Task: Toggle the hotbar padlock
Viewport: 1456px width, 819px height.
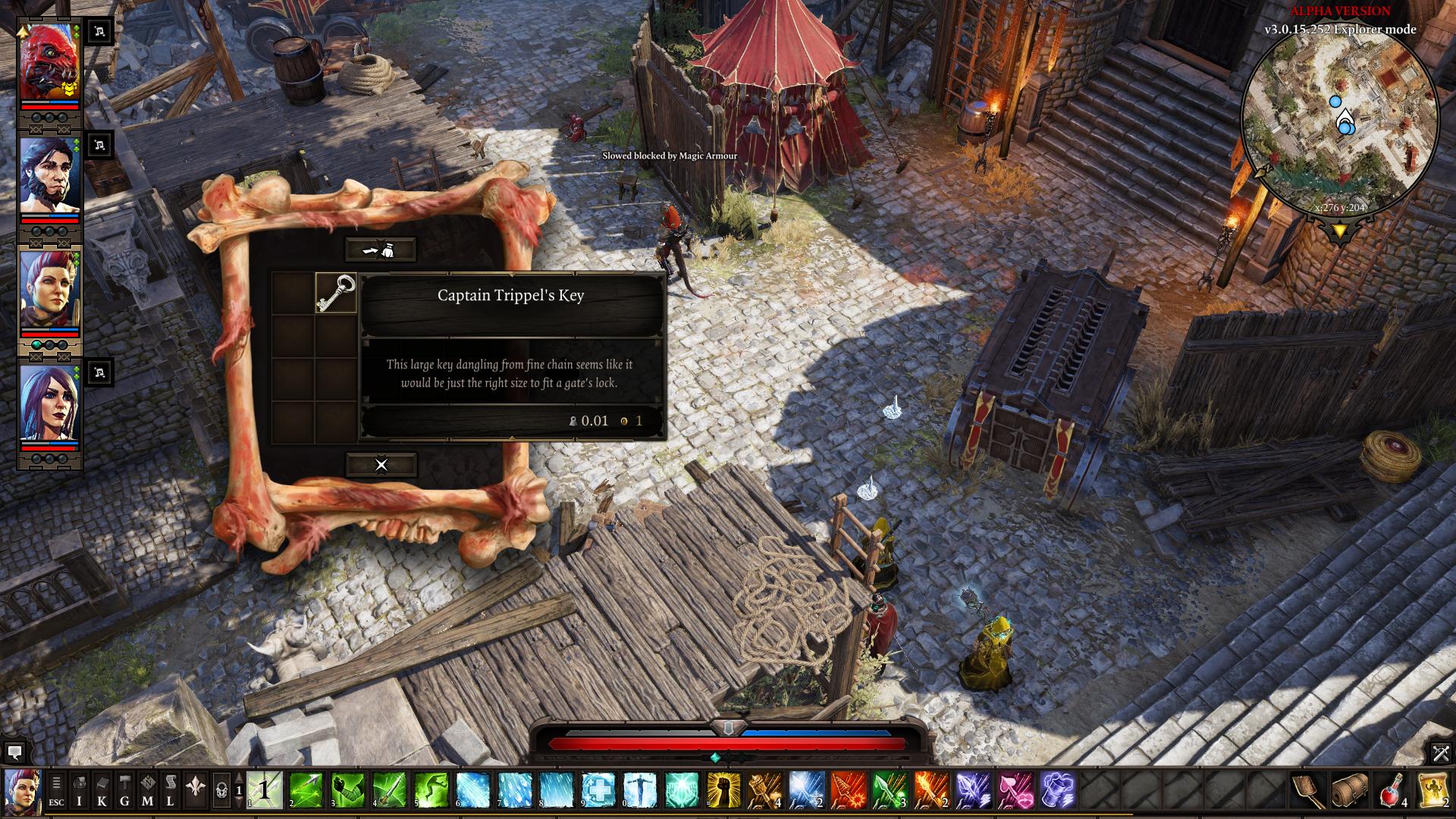Action: click(221, 789)
